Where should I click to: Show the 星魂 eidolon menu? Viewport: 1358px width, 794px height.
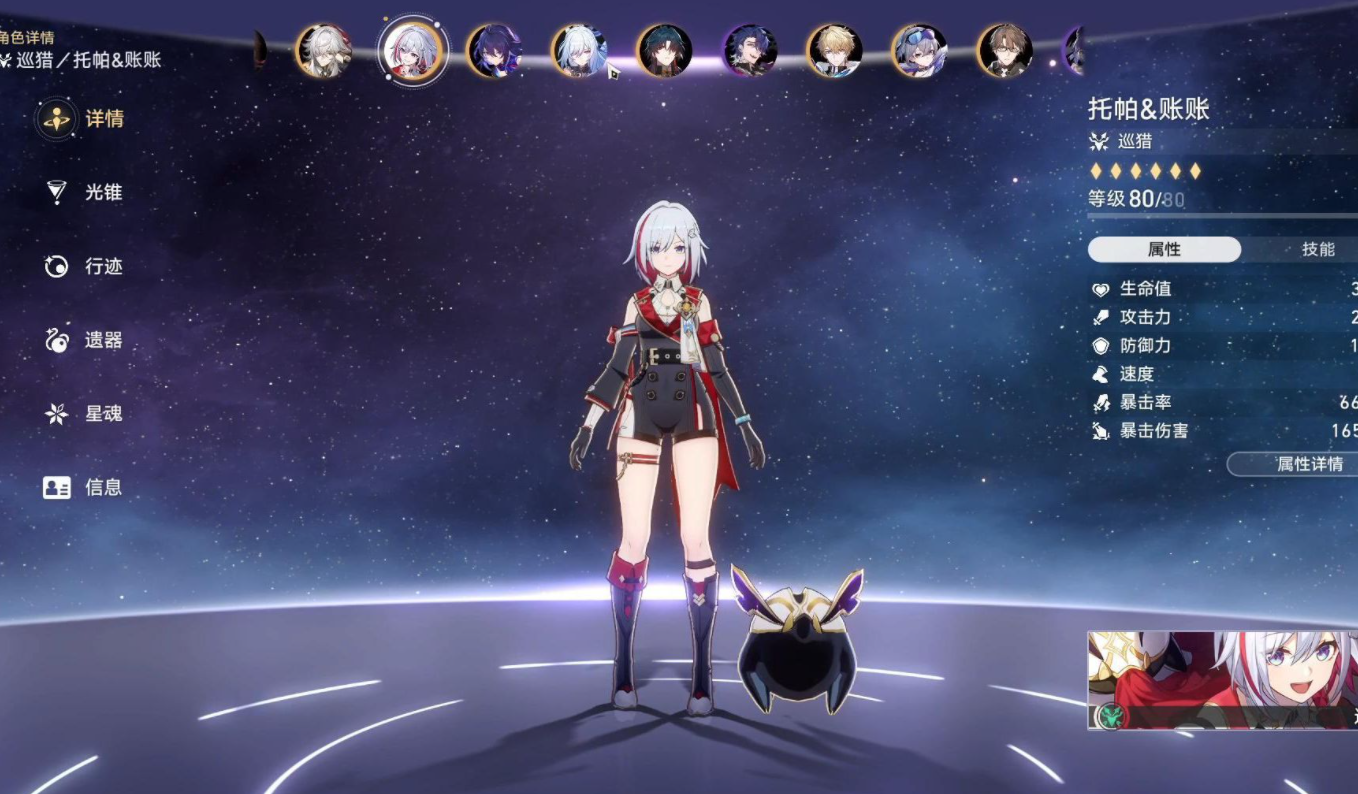[x=84, y=414]
